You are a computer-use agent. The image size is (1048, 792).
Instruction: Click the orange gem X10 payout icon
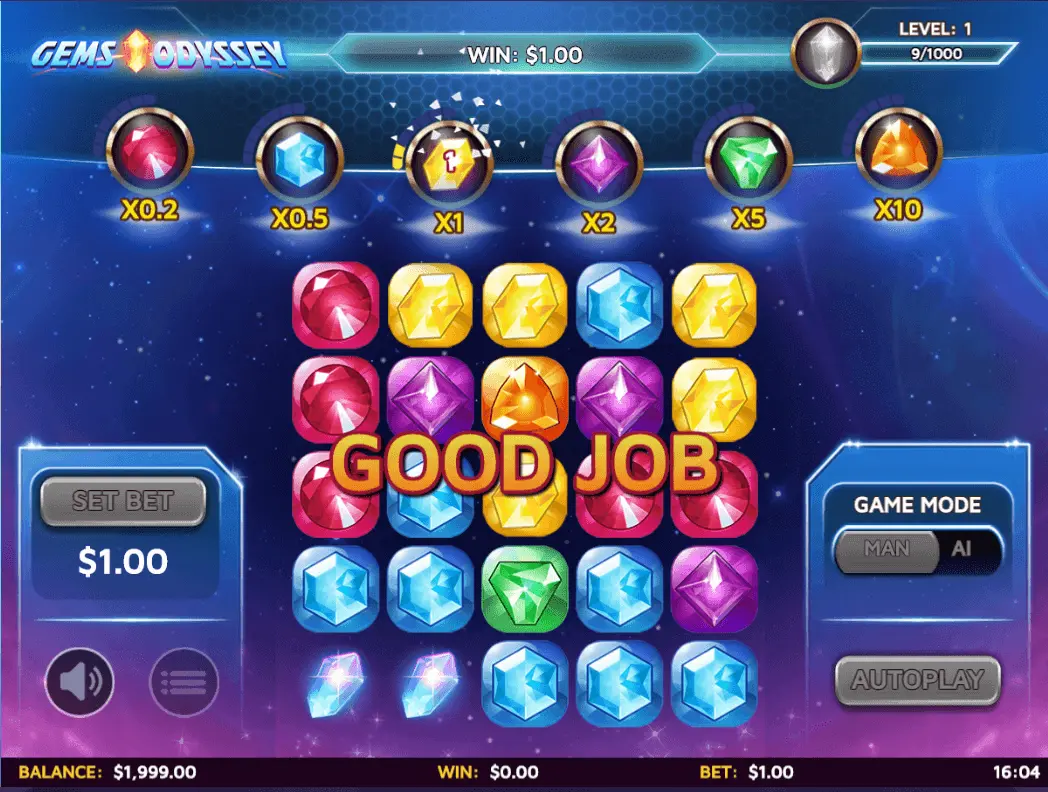tap(898, 152)
